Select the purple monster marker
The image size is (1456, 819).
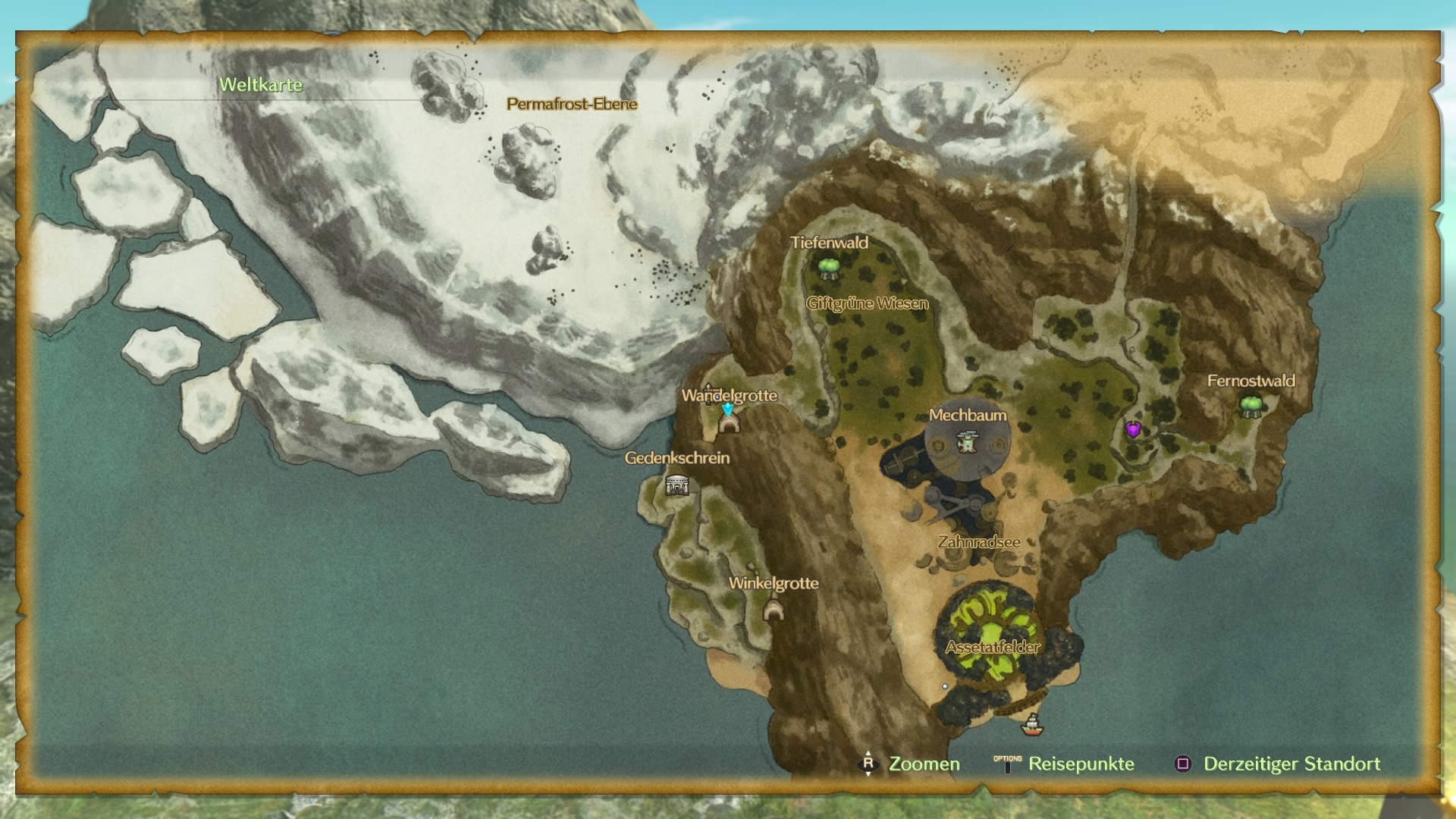tap(1133, 429)
